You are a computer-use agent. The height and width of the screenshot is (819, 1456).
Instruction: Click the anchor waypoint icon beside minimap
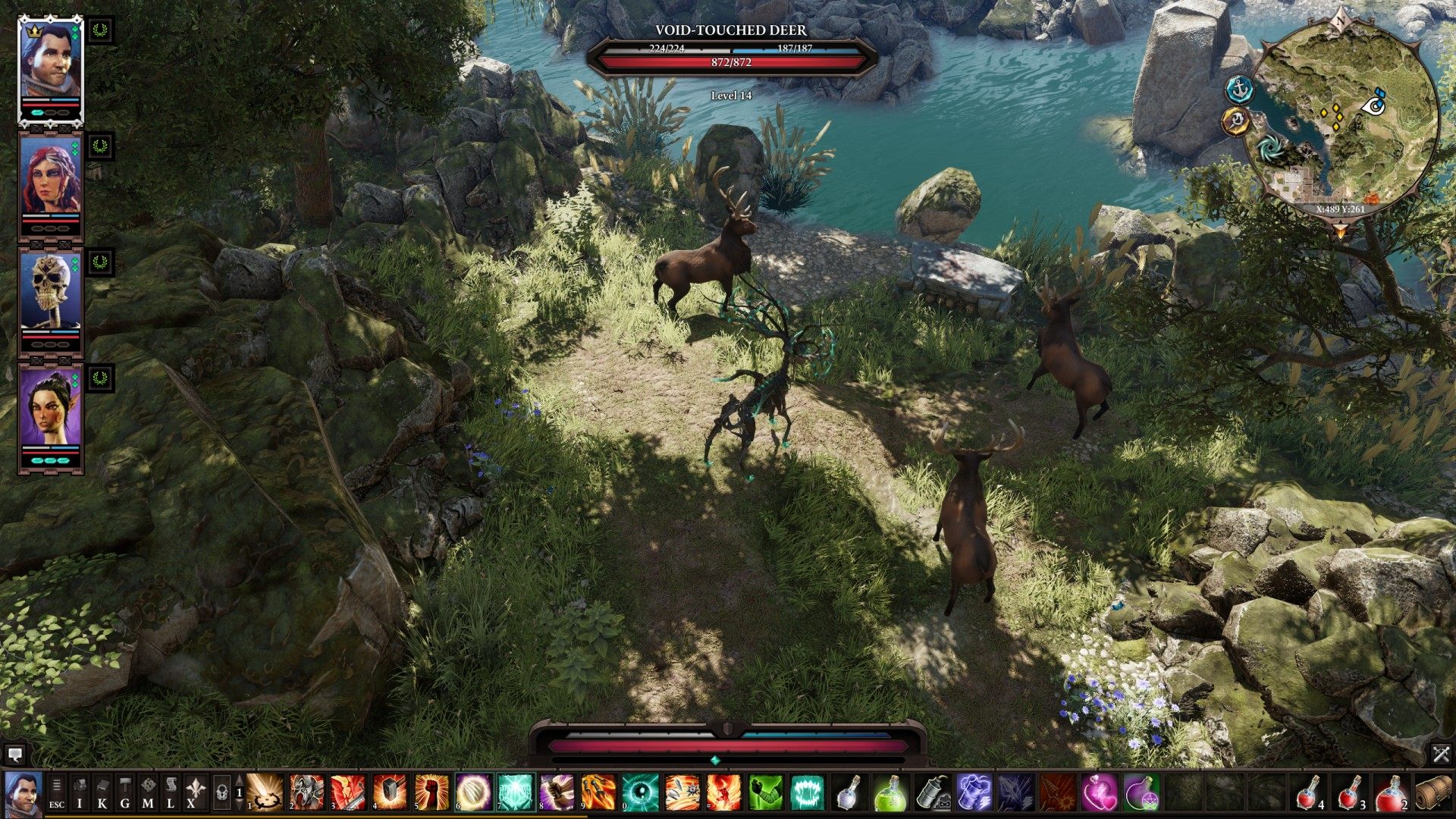point(1239,89)
